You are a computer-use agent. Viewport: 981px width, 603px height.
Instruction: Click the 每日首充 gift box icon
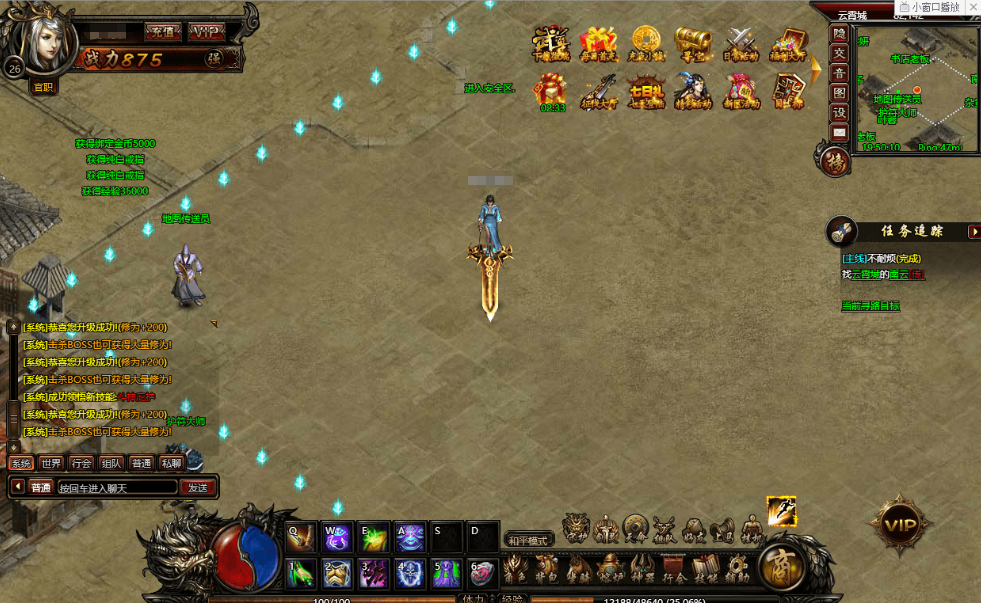pos(599,43)
